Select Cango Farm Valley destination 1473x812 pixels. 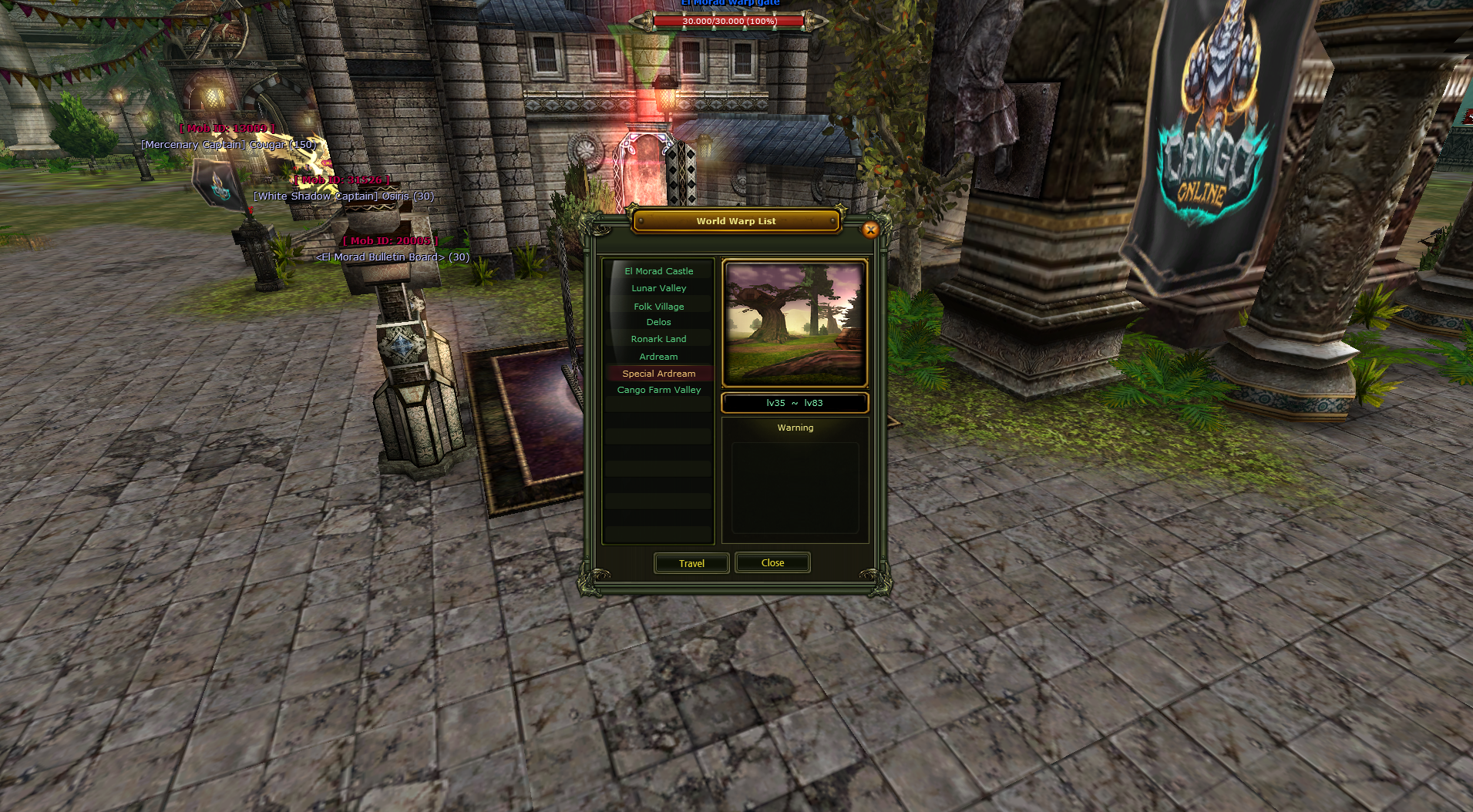click(x=658, y=390)
